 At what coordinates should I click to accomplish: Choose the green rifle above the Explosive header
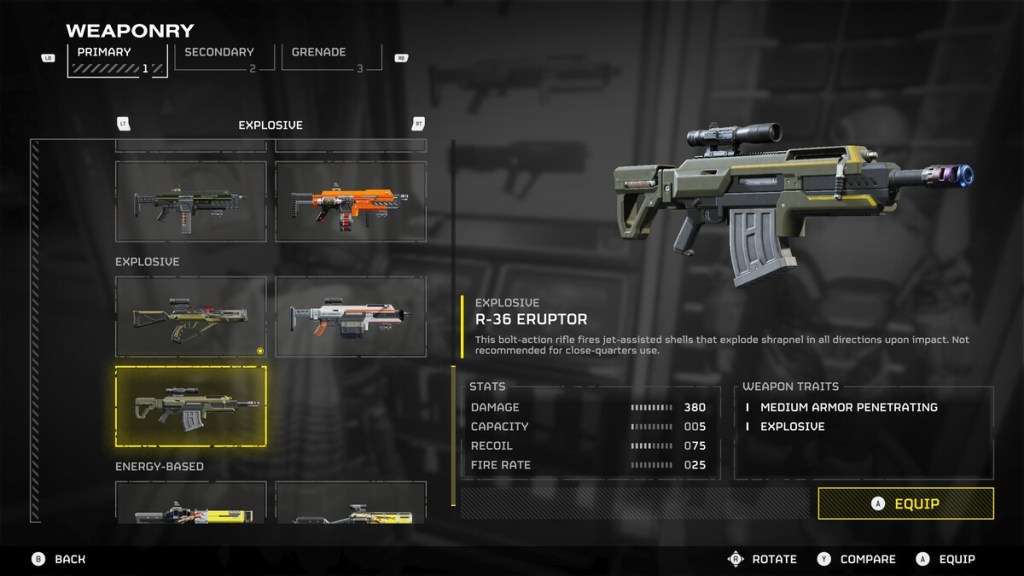tap(191, 201)
